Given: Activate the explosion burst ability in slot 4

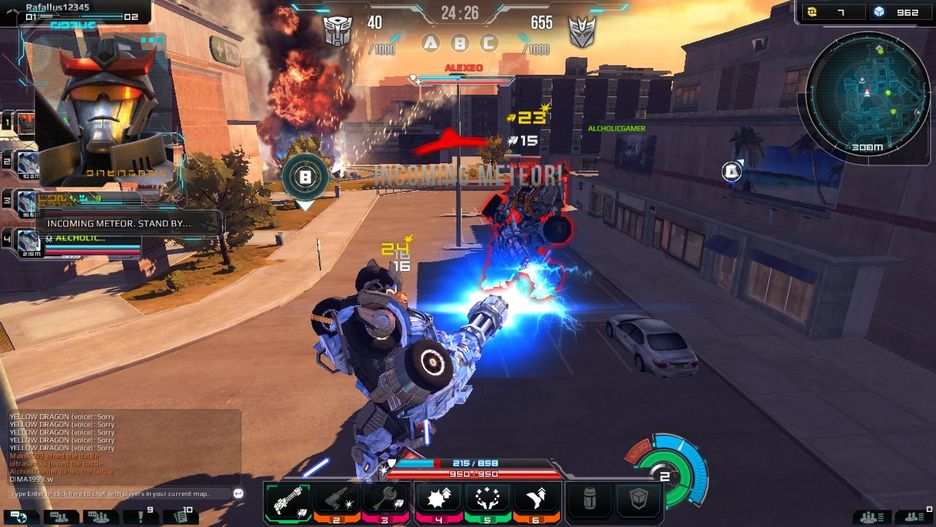Looking at the screenshot, I should [x=437, y=501].
